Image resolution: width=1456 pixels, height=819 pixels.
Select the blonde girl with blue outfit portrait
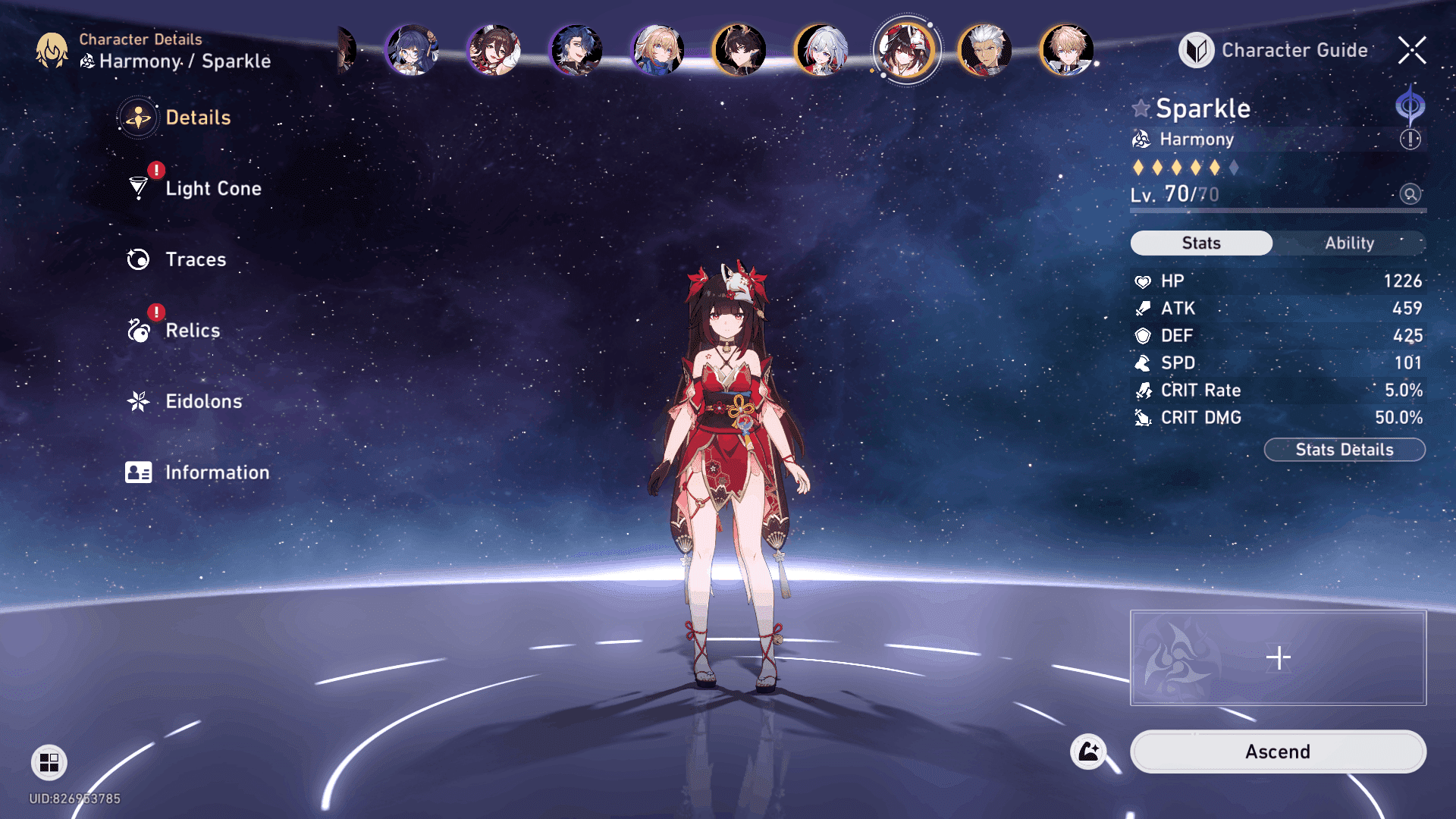pos(657,51)
